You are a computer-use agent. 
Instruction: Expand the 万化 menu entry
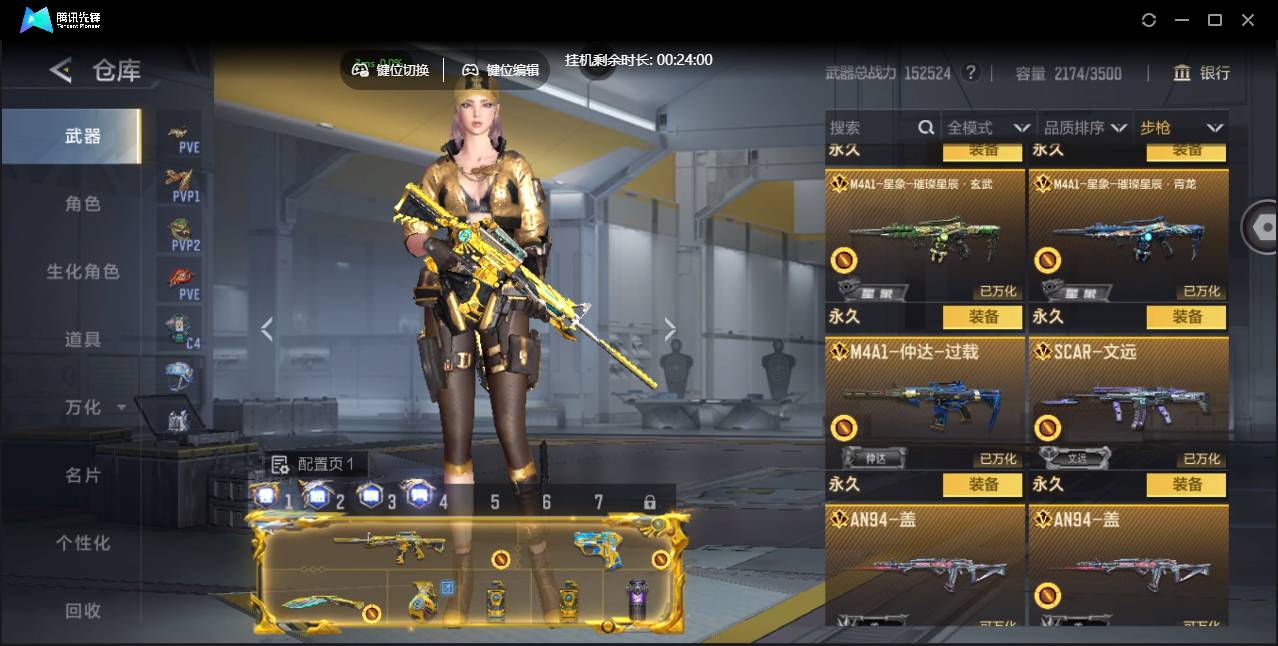click(95, 408)
